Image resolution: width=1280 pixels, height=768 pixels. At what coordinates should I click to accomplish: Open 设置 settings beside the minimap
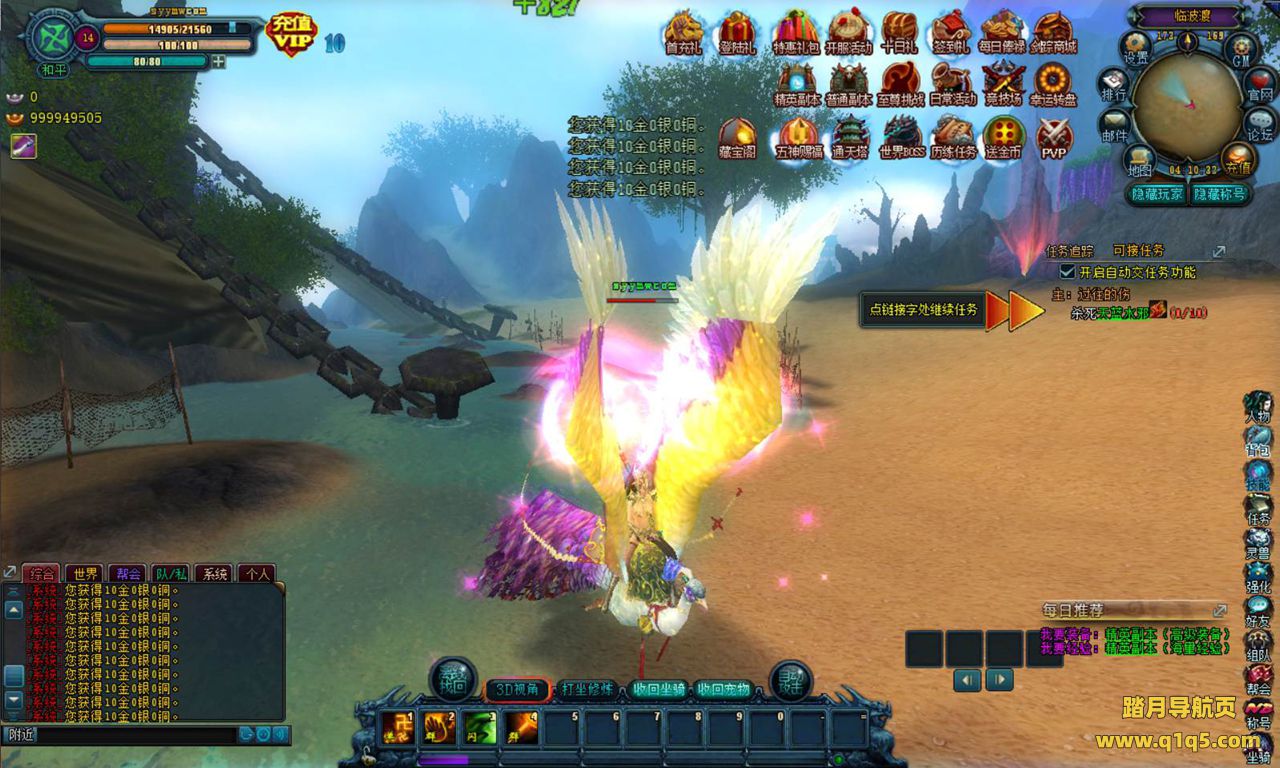(x=1137, y=48)
